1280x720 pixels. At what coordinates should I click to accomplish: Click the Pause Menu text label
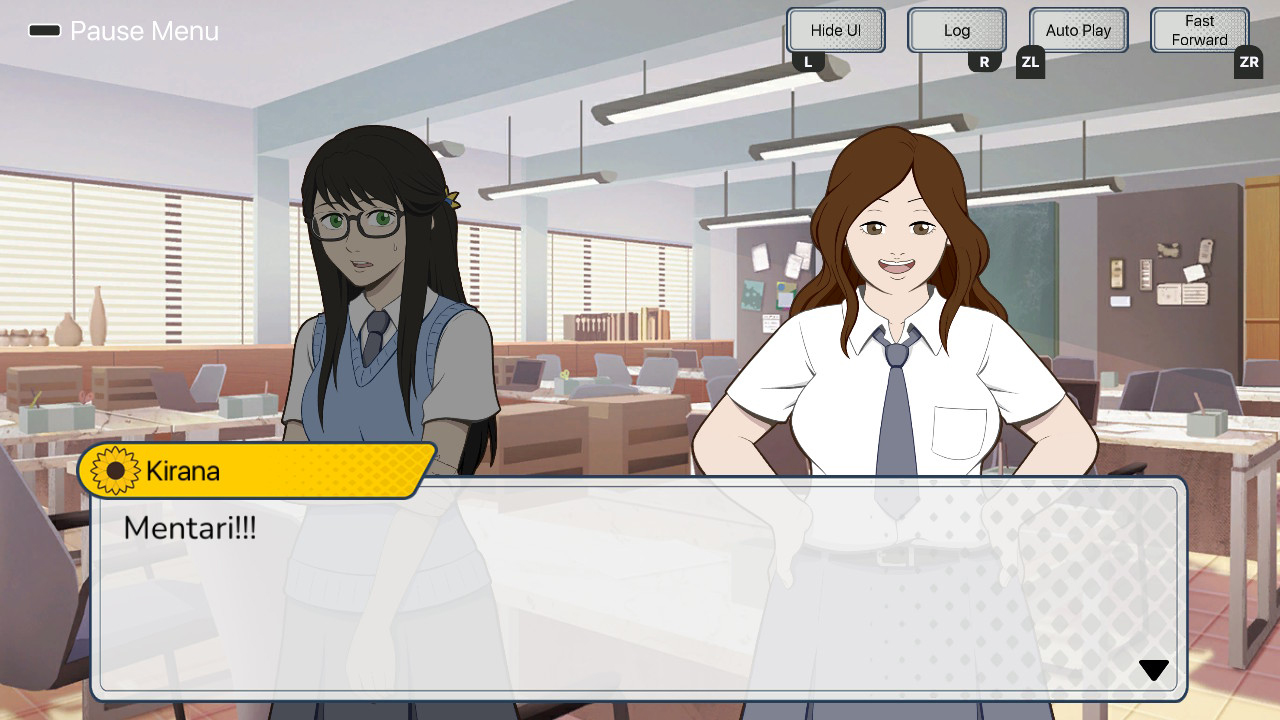pos(144,31)
